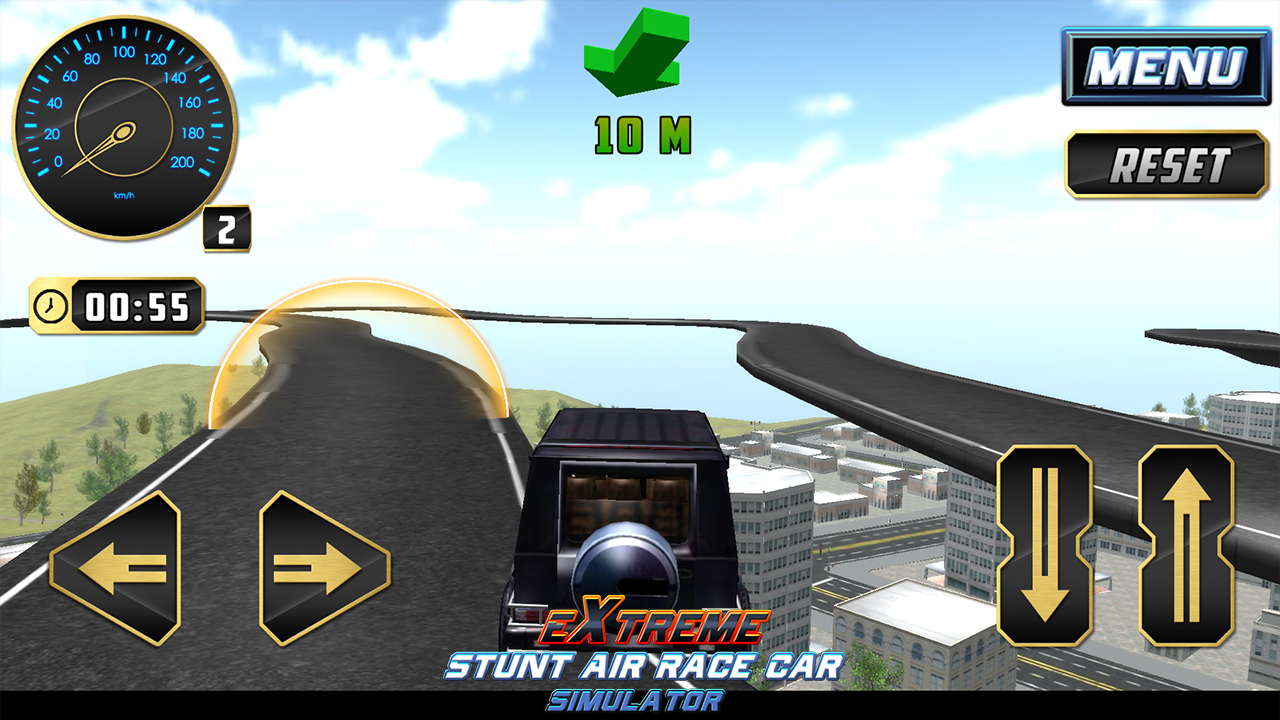Expand the timer display panel
Image resolution: width=1280 pixels, height=720 pixels.
pos(118,305)
